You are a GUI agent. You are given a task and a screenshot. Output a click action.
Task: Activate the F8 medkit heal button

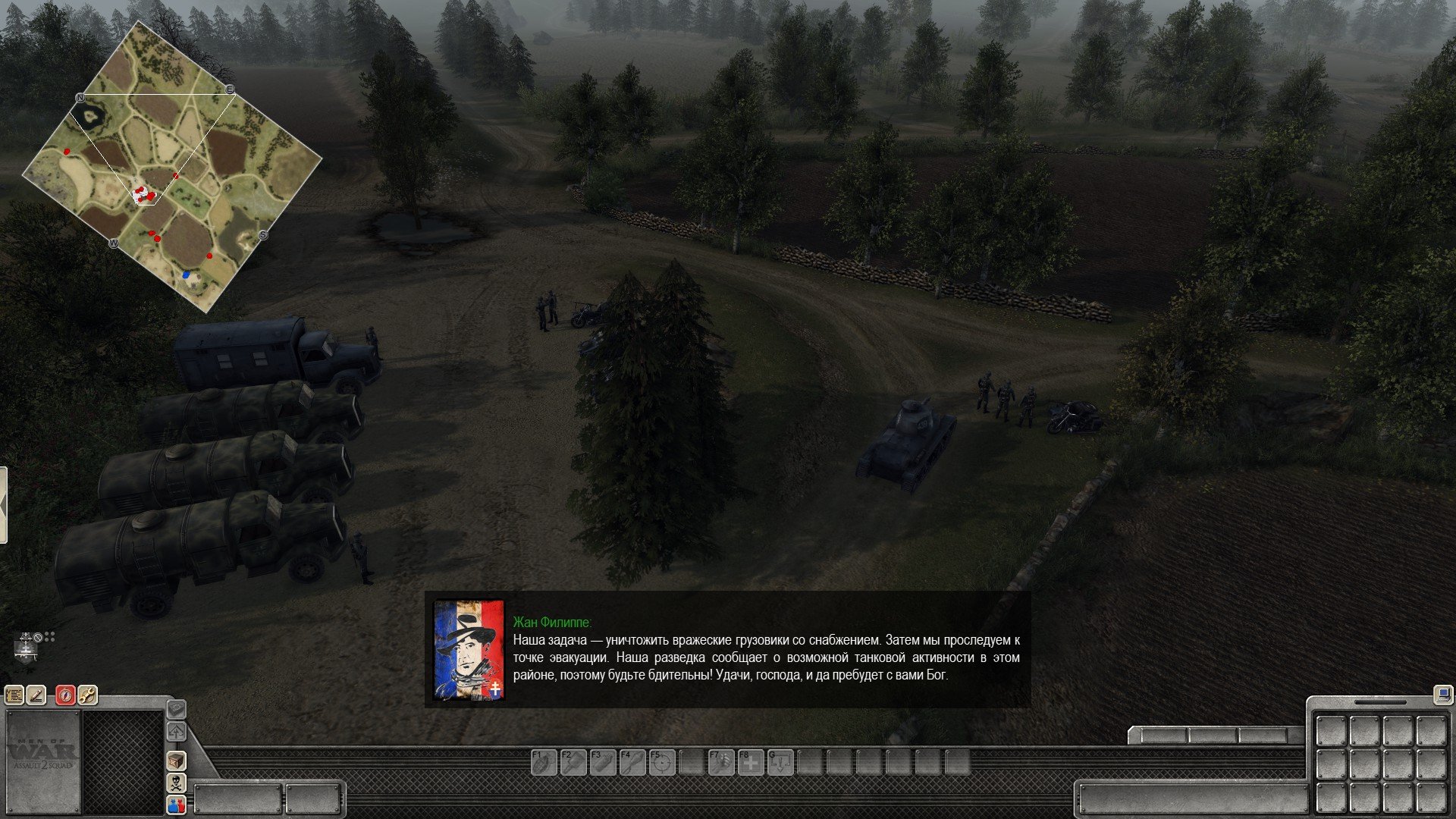point(750,762)
